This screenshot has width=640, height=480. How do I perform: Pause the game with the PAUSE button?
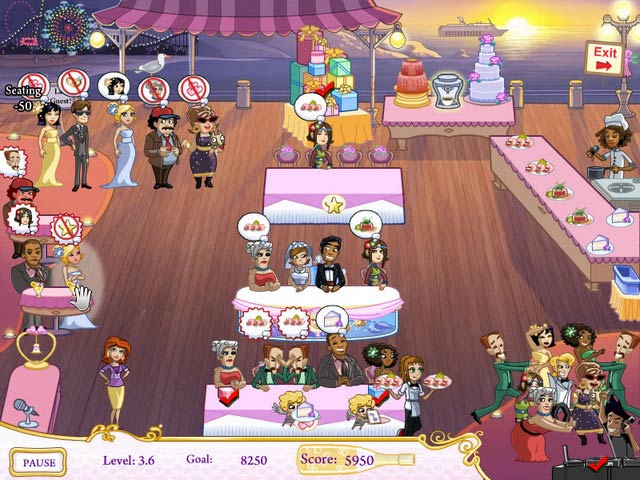[x=39, y=462]
